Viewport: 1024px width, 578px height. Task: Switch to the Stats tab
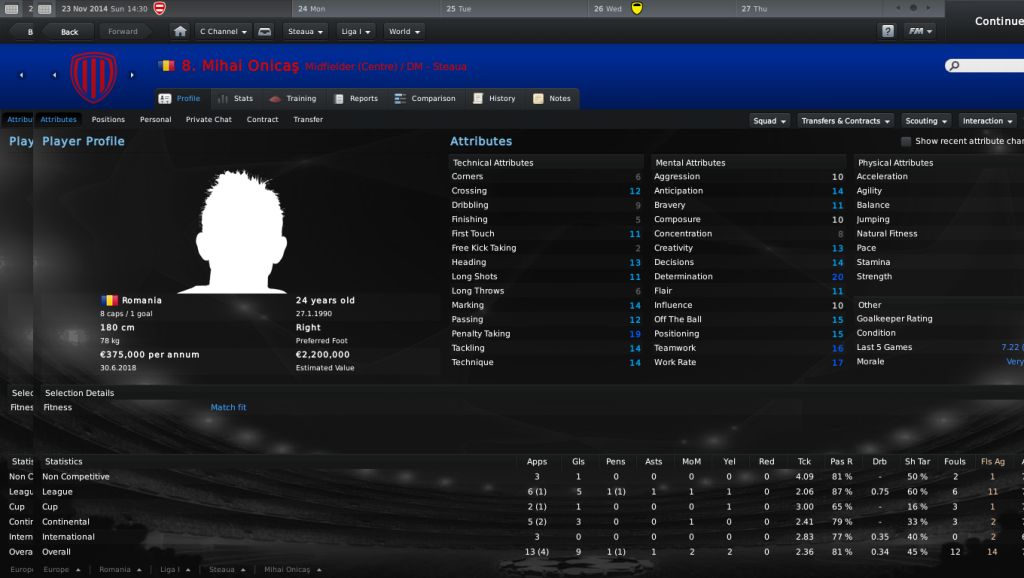click(x=236, y=99)
